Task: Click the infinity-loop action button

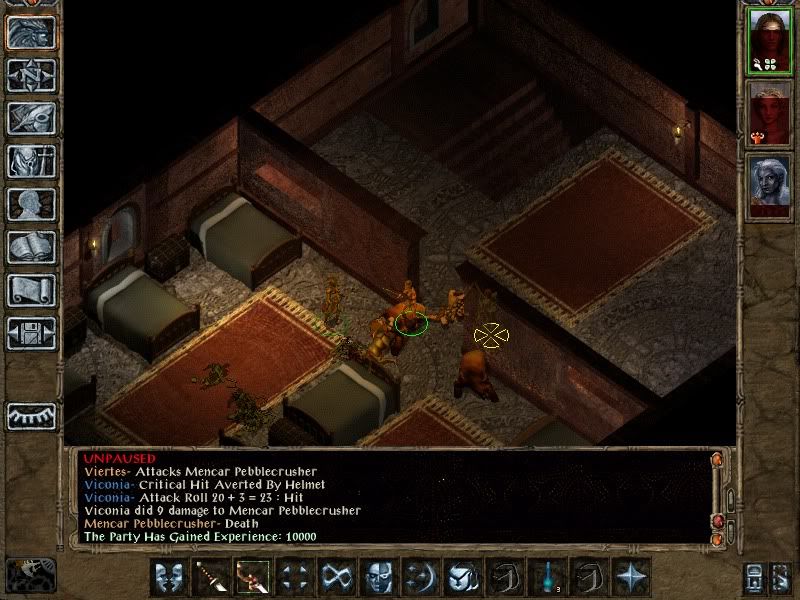Action: click(337, 576)
